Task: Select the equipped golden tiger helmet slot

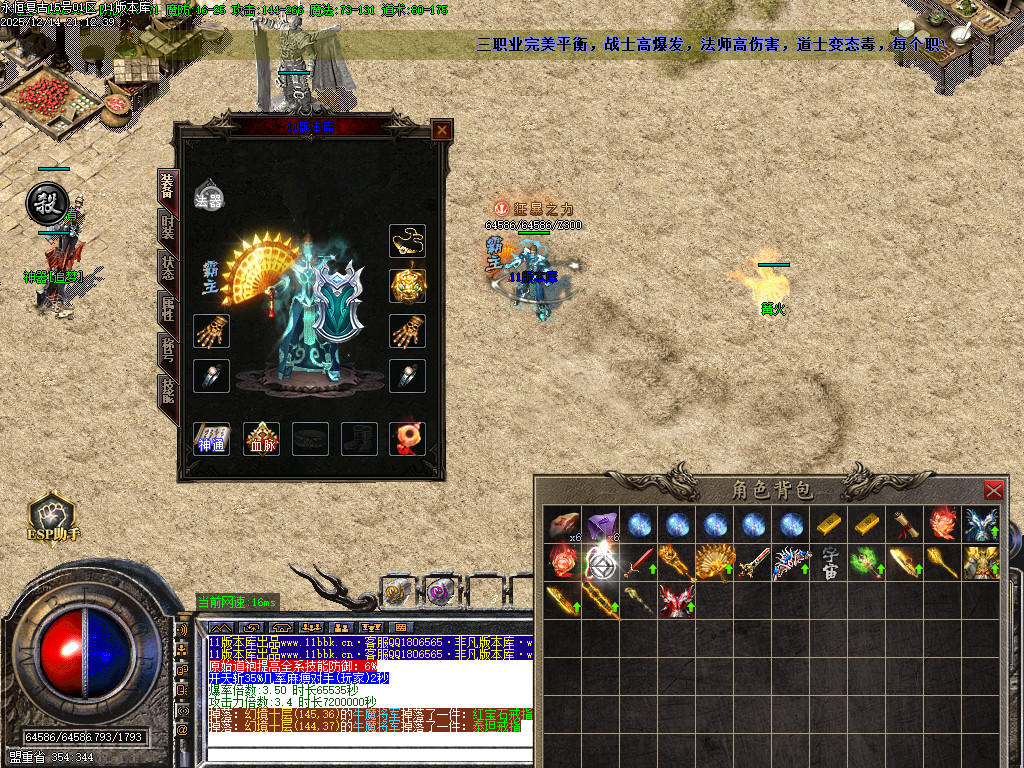Action: 407,285
